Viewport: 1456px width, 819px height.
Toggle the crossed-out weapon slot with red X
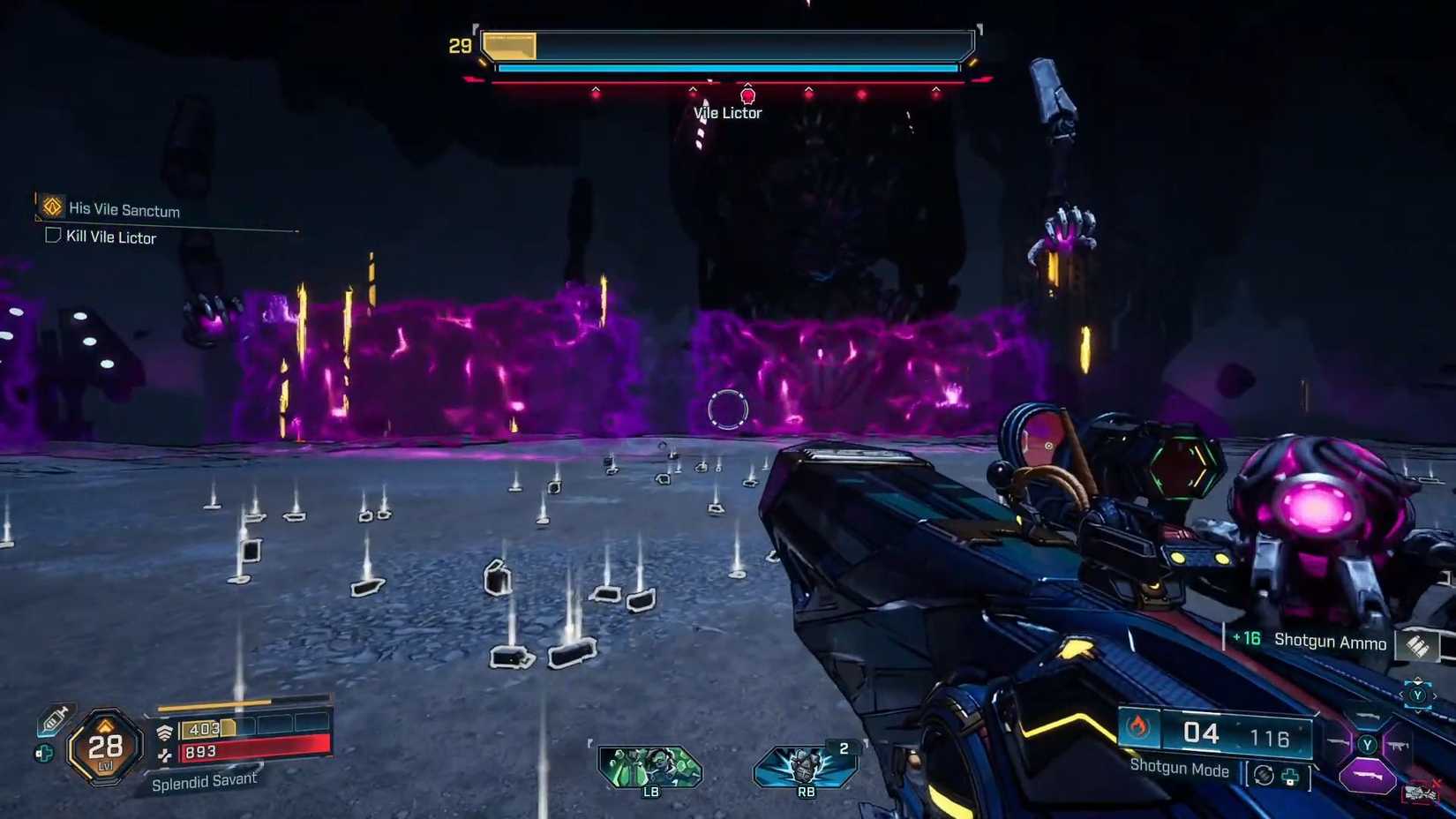[x=1422, y=792]
